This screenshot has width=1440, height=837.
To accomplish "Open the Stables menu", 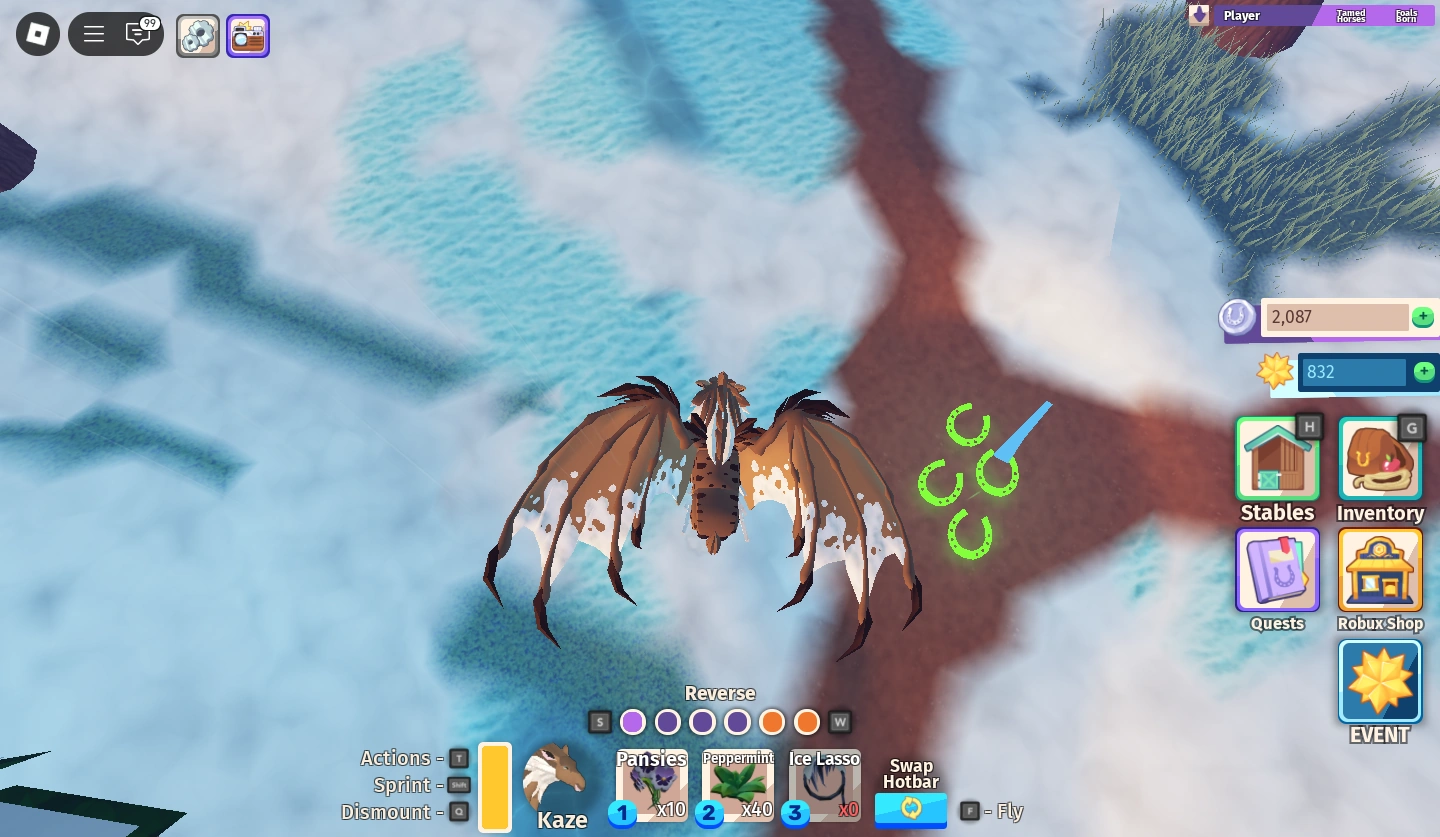I will tap(1277, 458).
